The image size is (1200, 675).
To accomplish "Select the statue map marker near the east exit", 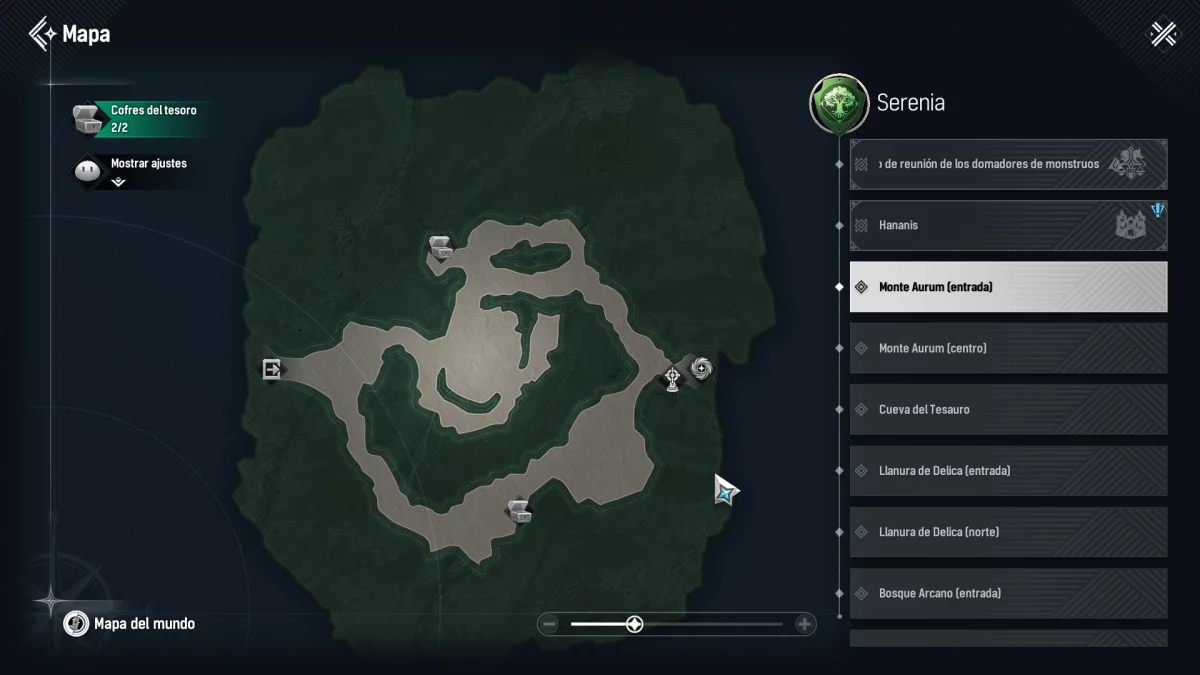I will [673, 379].
